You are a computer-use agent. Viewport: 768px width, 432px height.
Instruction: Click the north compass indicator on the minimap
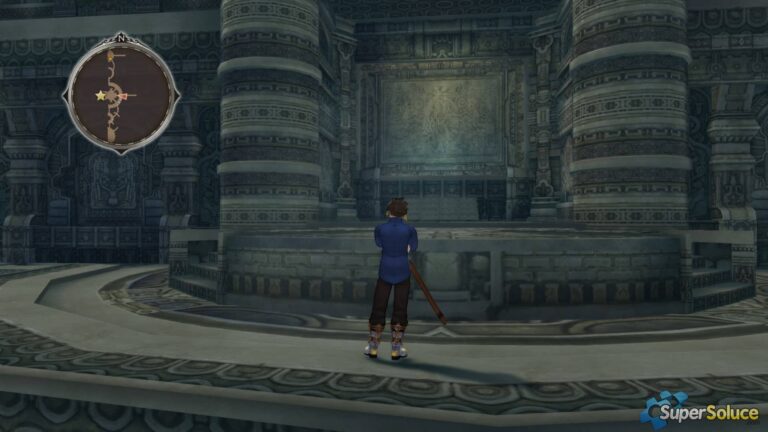pos(121,40)
